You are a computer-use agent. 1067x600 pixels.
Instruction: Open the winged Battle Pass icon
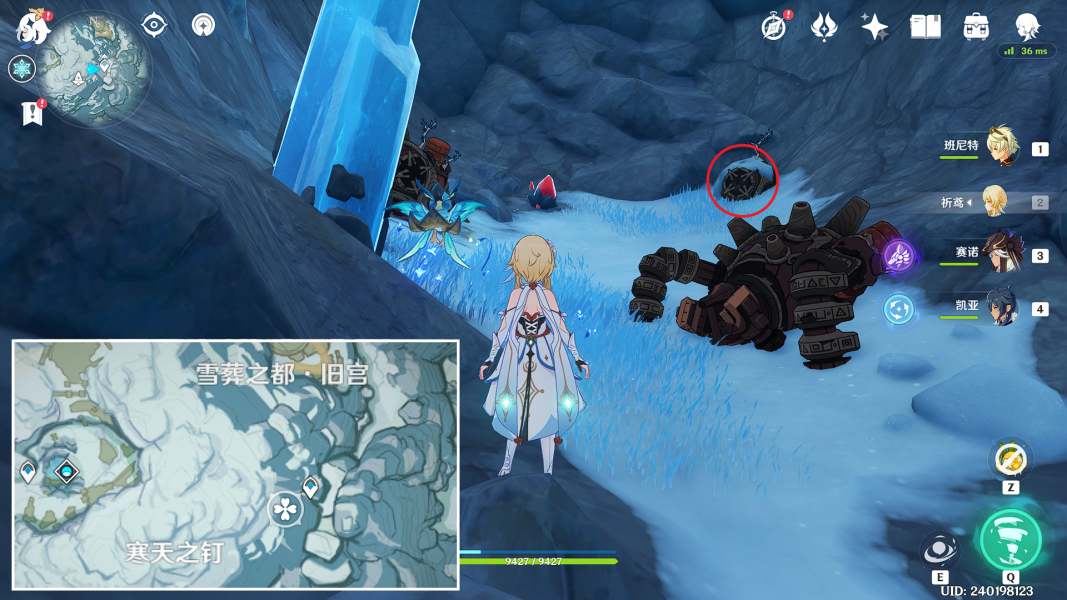(824, 27)
